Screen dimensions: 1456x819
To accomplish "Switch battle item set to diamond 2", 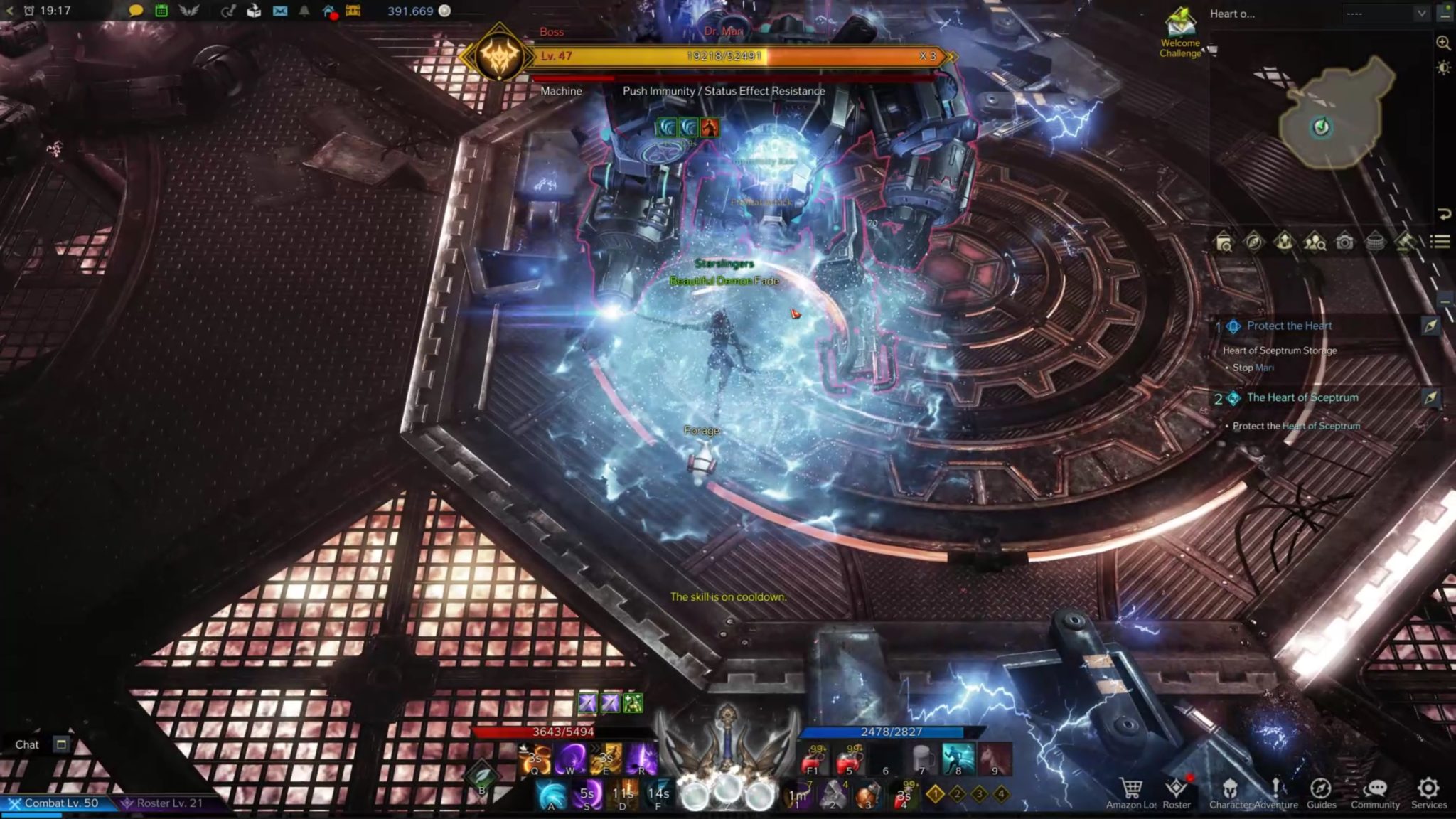I will (x=958, y=794).
